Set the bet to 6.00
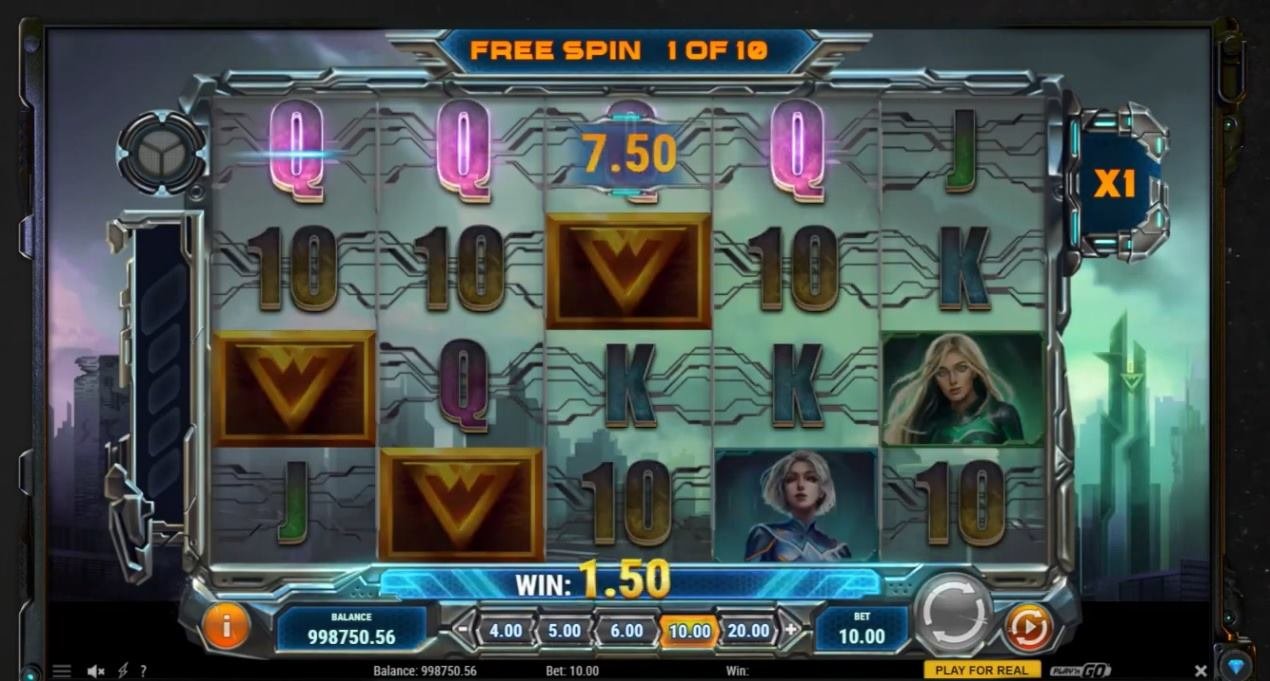The height and width of the screenshot is (681, 1270). tap(626, 631)
